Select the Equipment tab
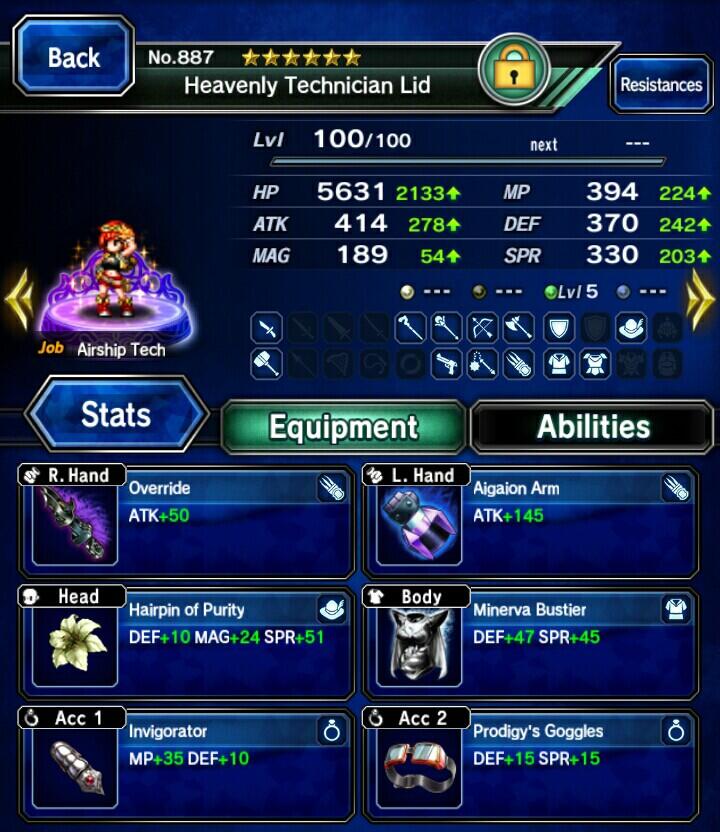 (x=343, y=427)
